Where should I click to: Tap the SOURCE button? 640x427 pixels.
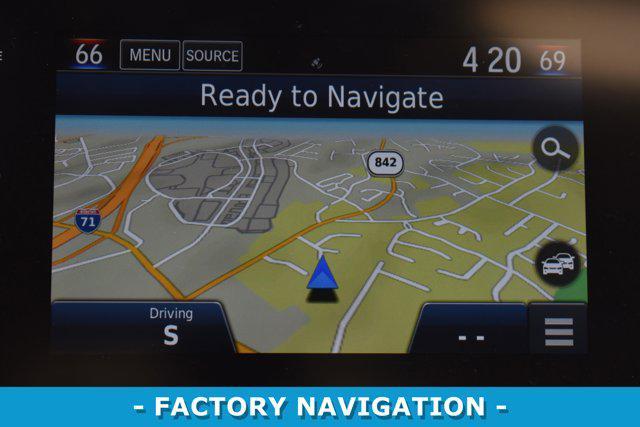click(x=212, y=56)
